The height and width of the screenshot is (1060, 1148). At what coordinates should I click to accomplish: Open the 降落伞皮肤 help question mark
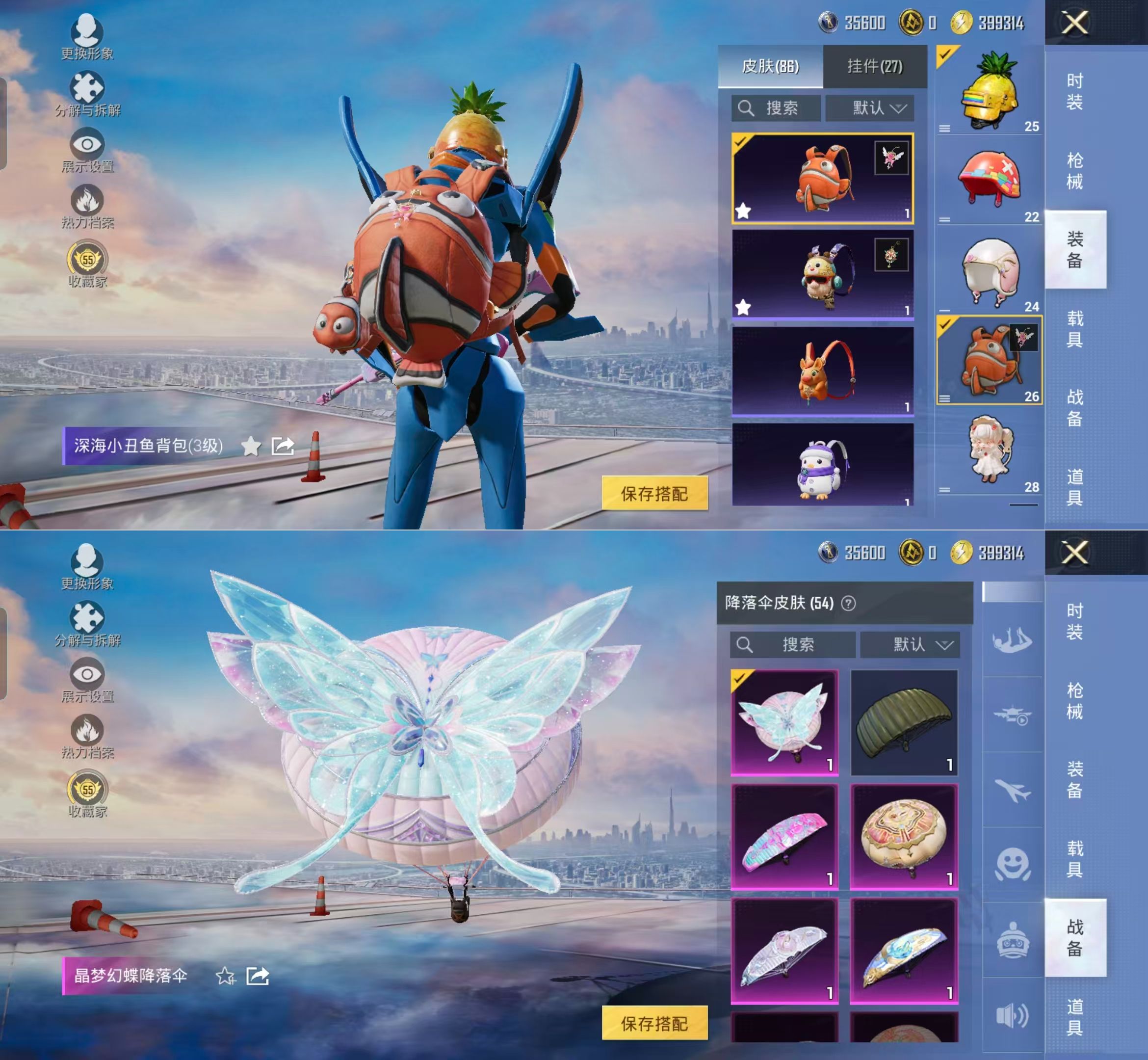848,604
